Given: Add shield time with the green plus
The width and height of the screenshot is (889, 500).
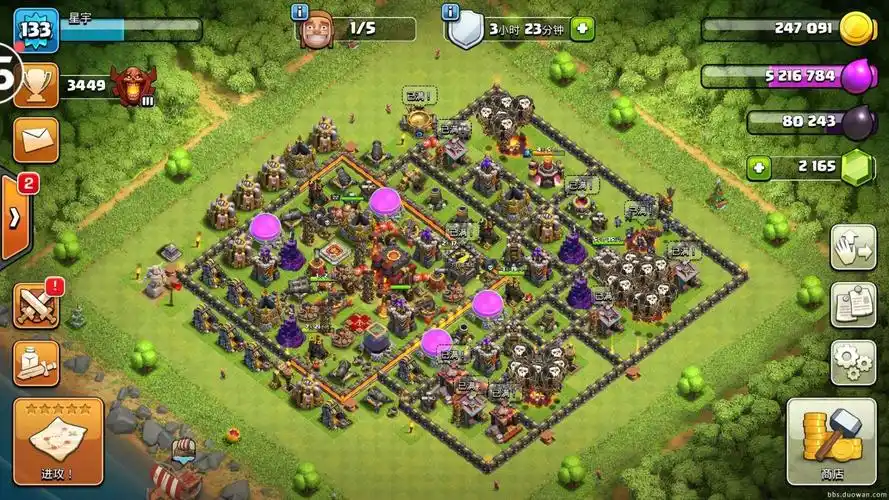Looking at the screenshot, I should point(582,29).
